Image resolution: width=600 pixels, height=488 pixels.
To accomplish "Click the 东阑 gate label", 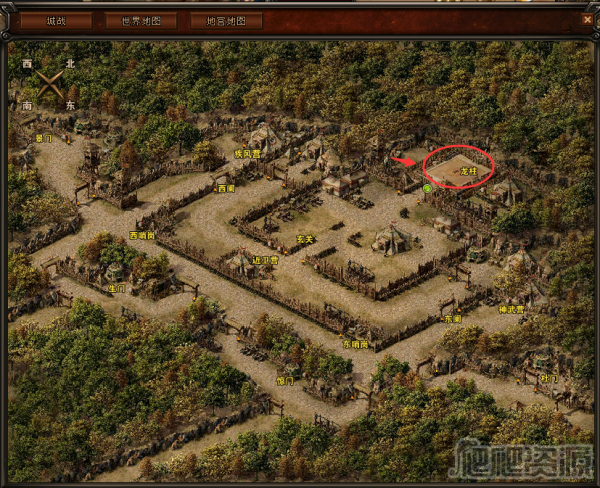I will click(452, 319).
